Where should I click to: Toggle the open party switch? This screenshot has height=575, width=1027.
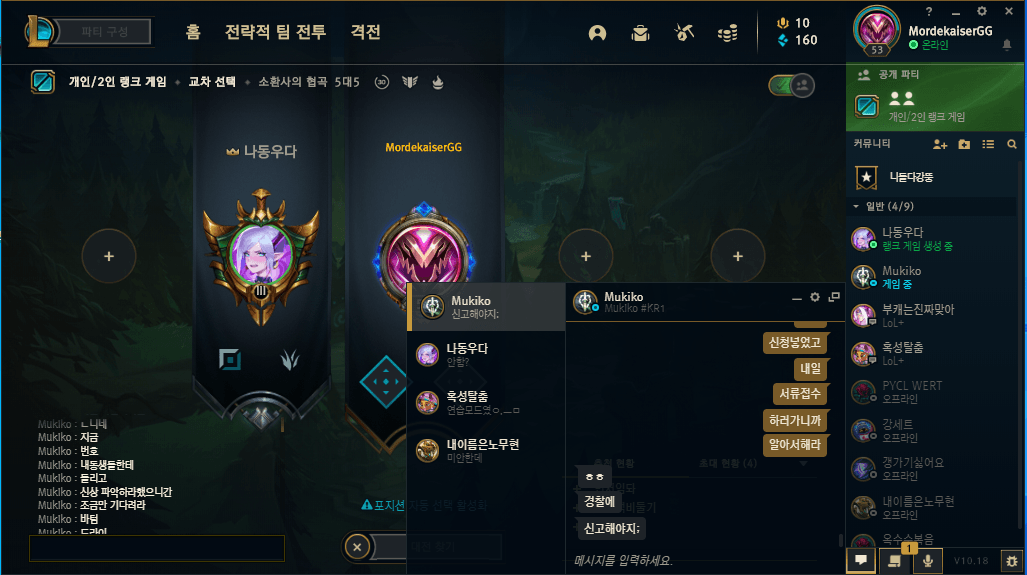click(x=790, y=85)
